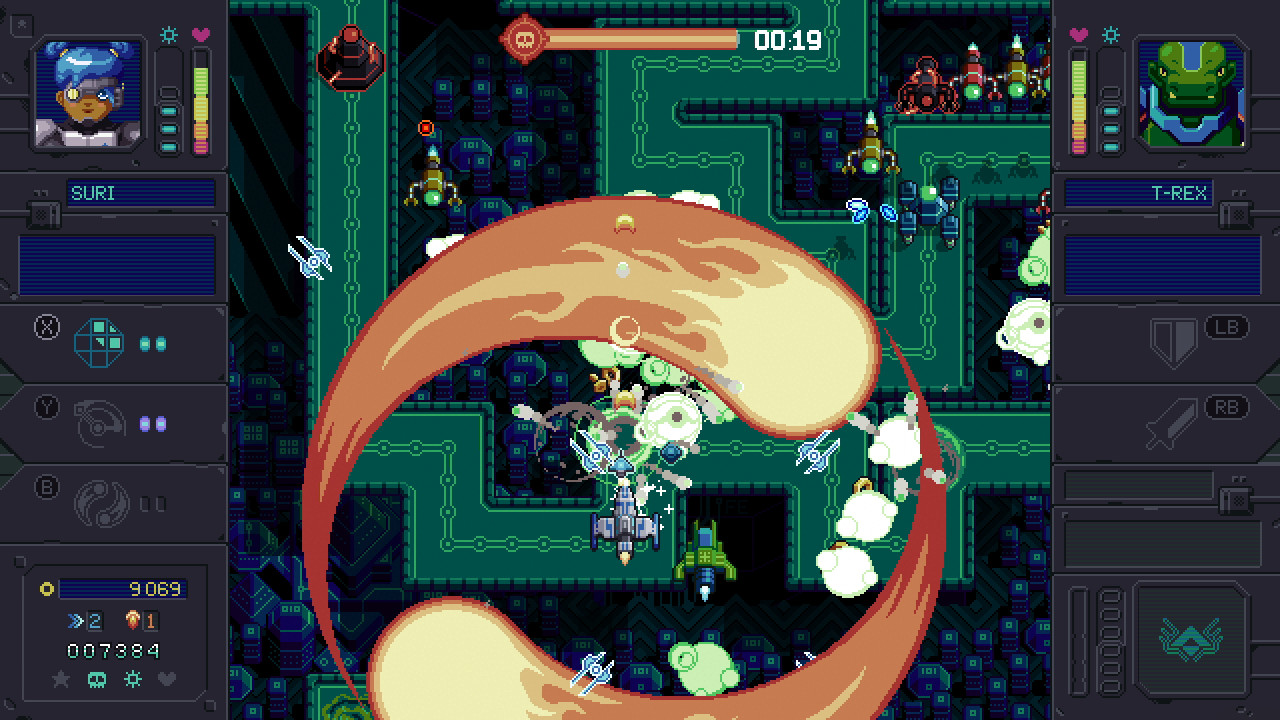Click the LB shield block icon
The height and width of the screenshot is (720, 1280).
pos(1175,340)
